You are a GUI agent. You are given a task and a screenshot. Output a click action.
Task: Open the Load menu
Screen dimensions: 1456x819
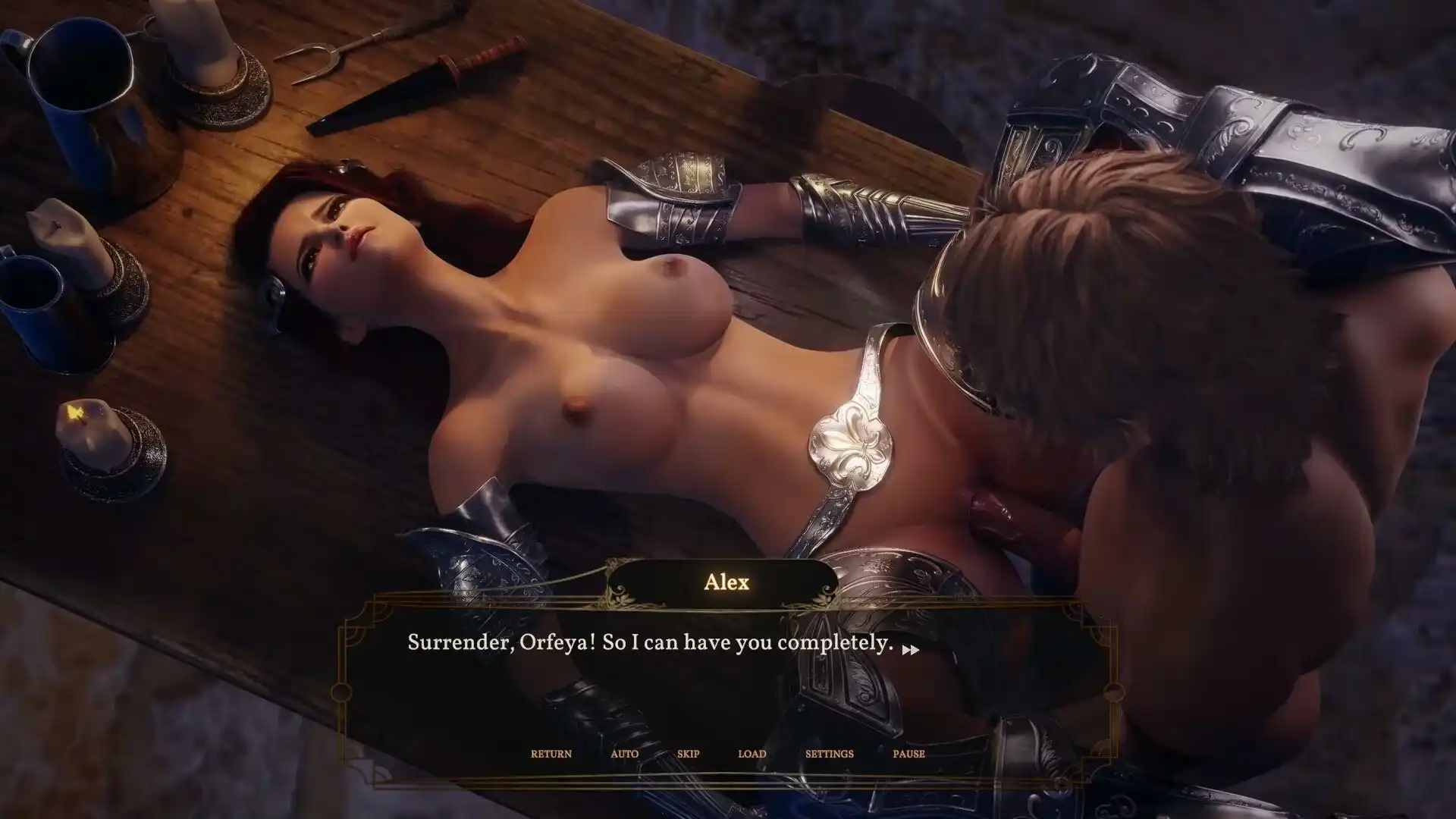click(752, 754)
